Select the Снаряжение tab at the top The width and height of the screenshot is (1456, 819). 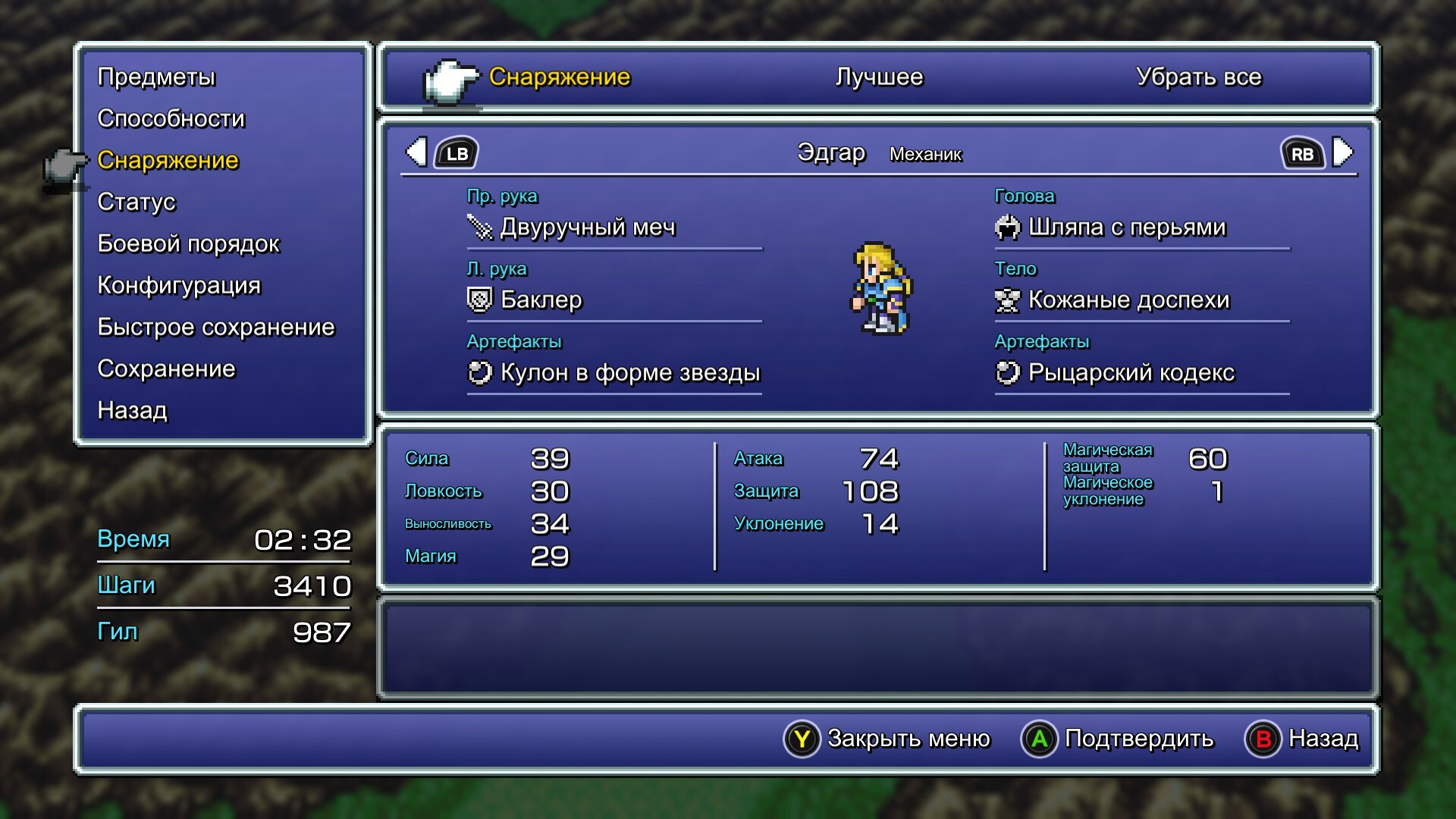click(559, 77)
